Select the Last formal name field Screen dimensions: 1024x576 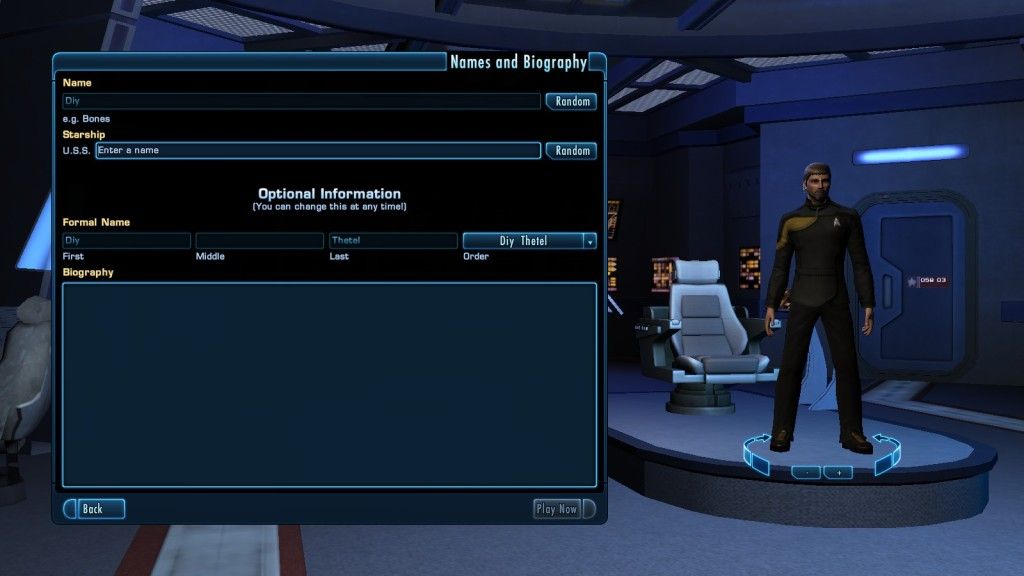(x=393, y=241)
